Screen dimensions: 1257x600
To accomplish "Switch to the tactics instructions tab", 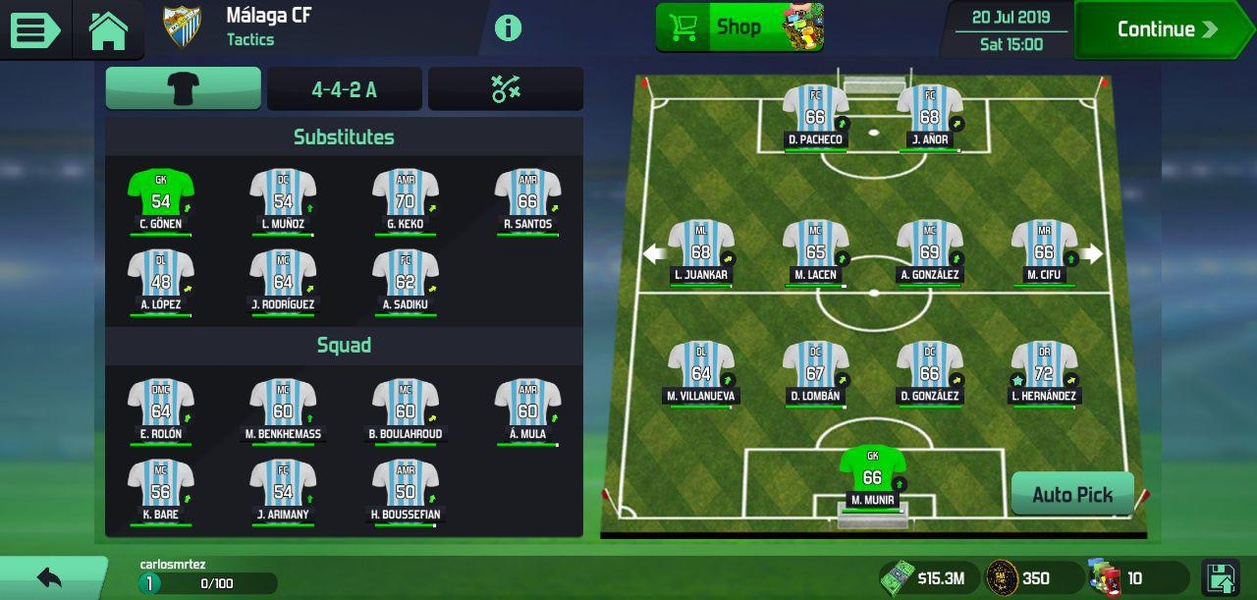I will [x=506, y=89].
